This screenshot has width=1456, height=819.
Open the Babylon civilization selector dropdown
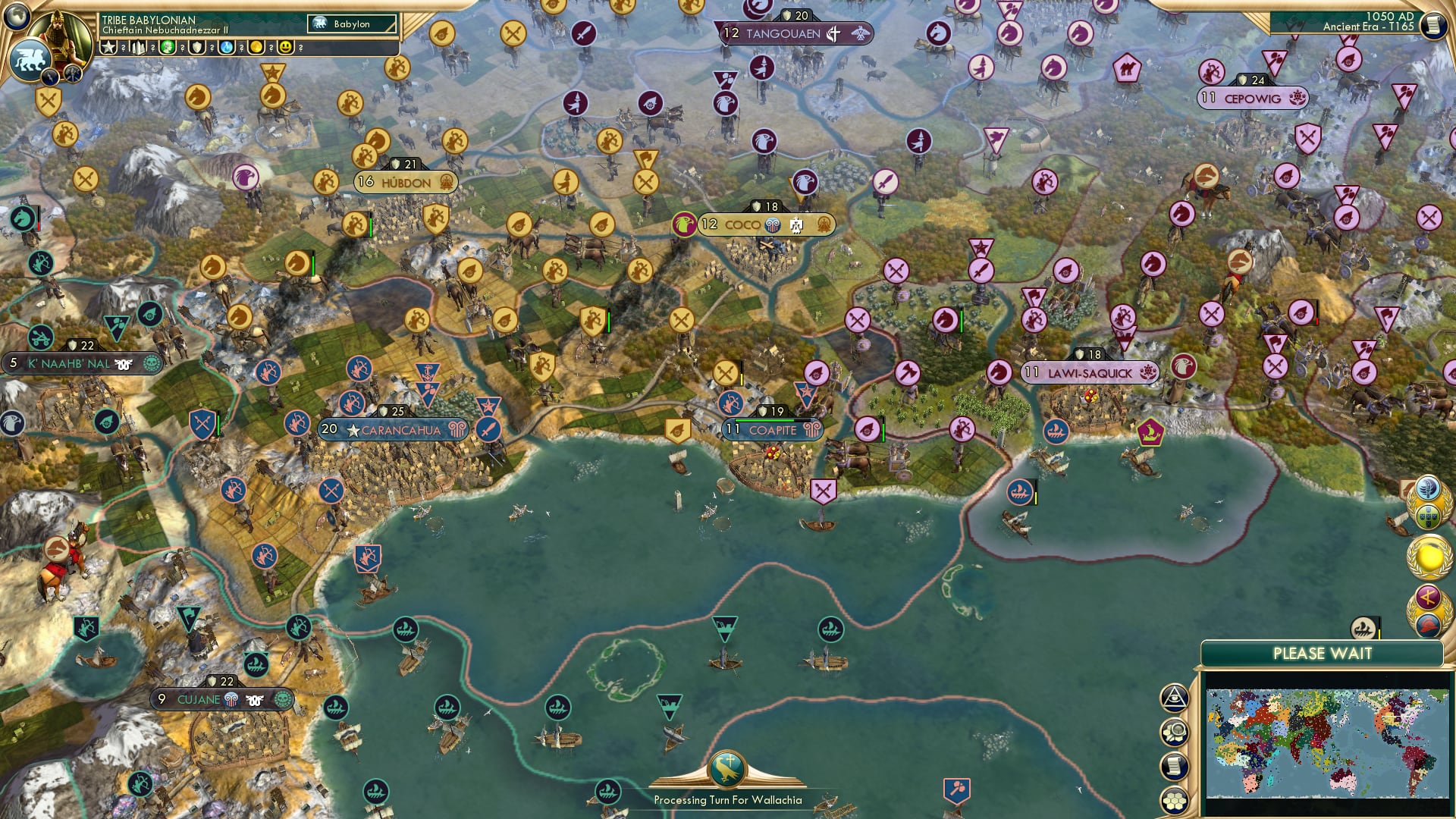click(x=350, y=24)
